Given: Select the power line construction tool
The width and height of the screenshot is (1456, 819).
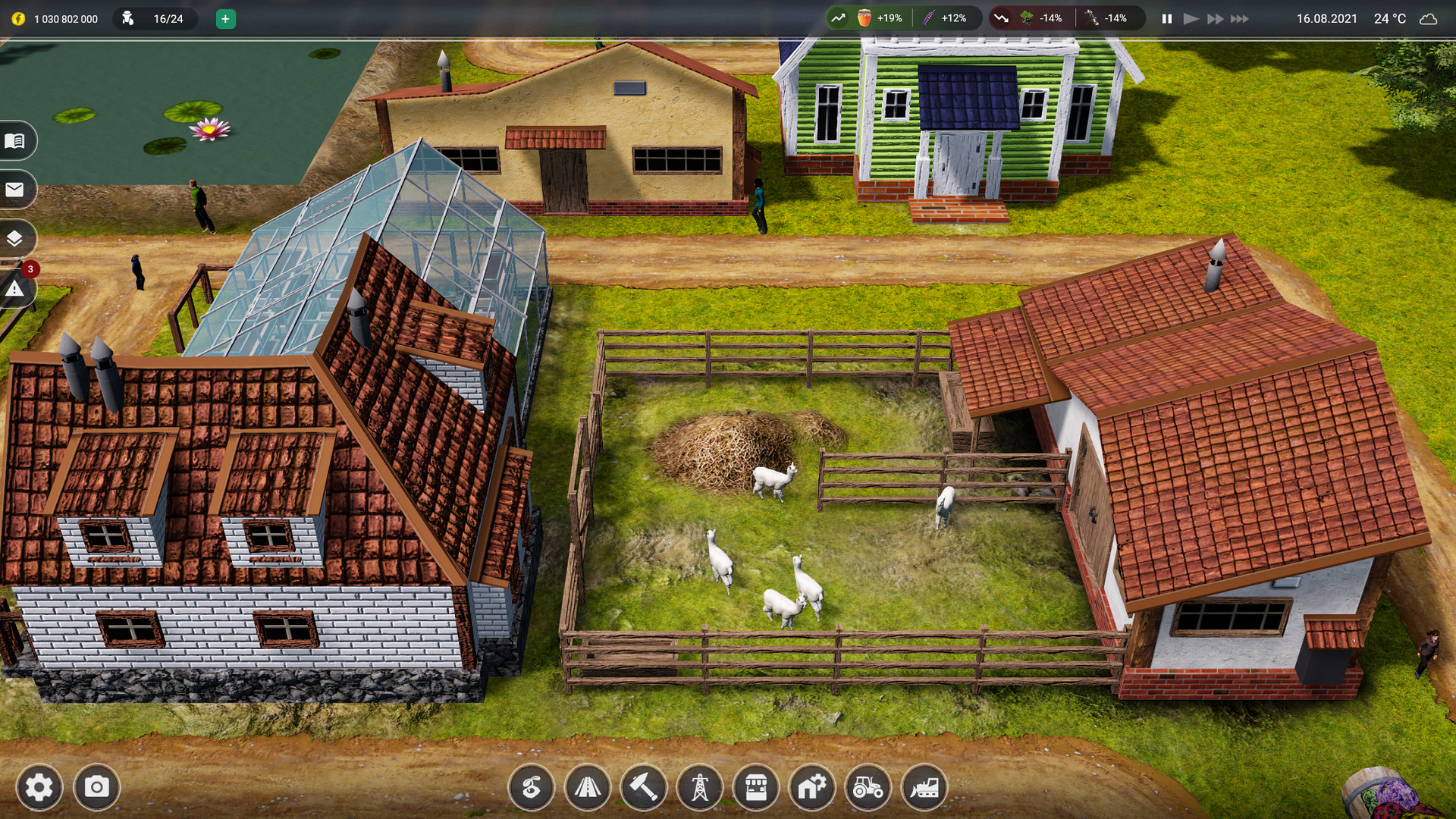Looking at the screenshot, I should (700, 788).
